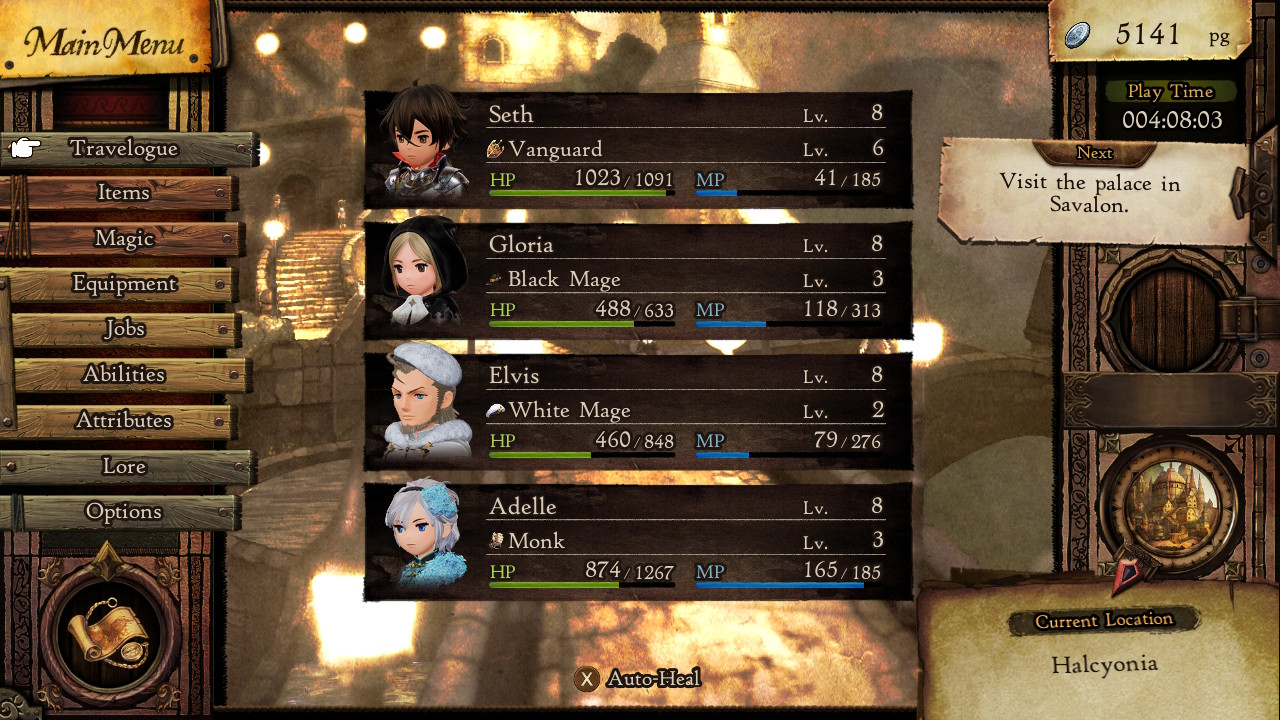Viewport: 1280px width, 720px height.
Task: Select Options from the main menu
Action: click(124, 512)
